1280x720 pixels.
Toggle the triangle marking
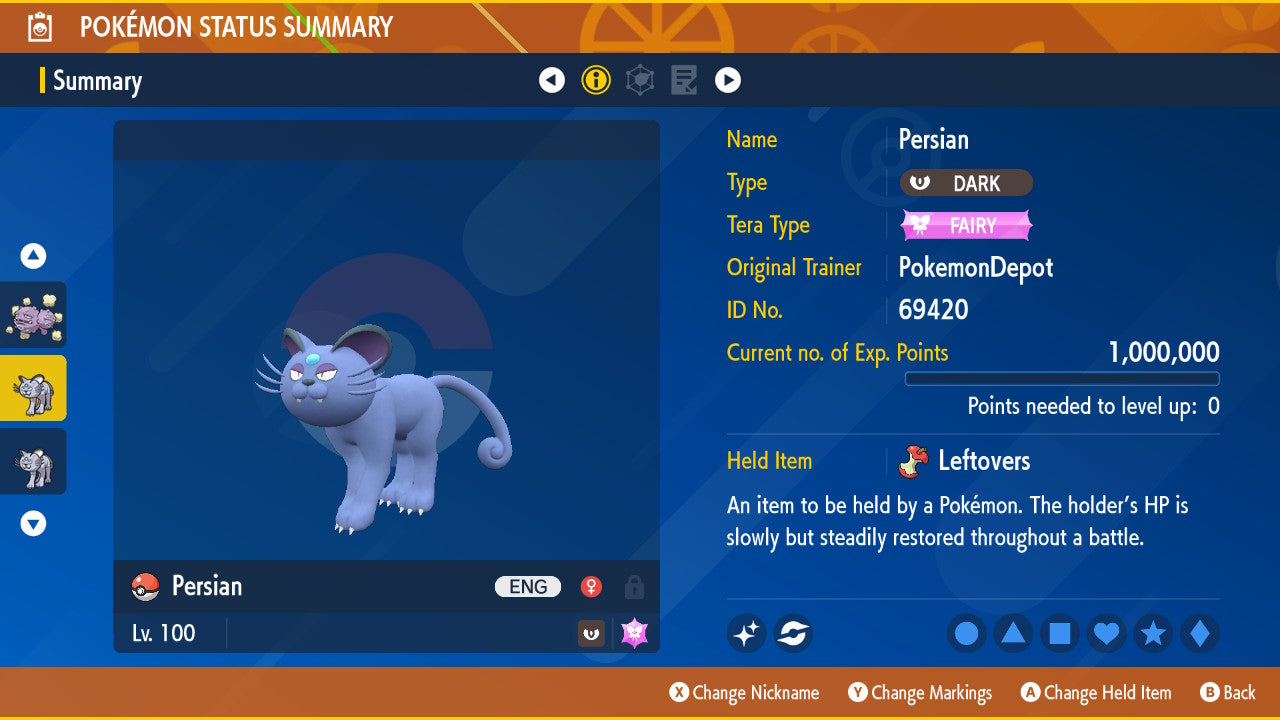(x=1013, y=633)
